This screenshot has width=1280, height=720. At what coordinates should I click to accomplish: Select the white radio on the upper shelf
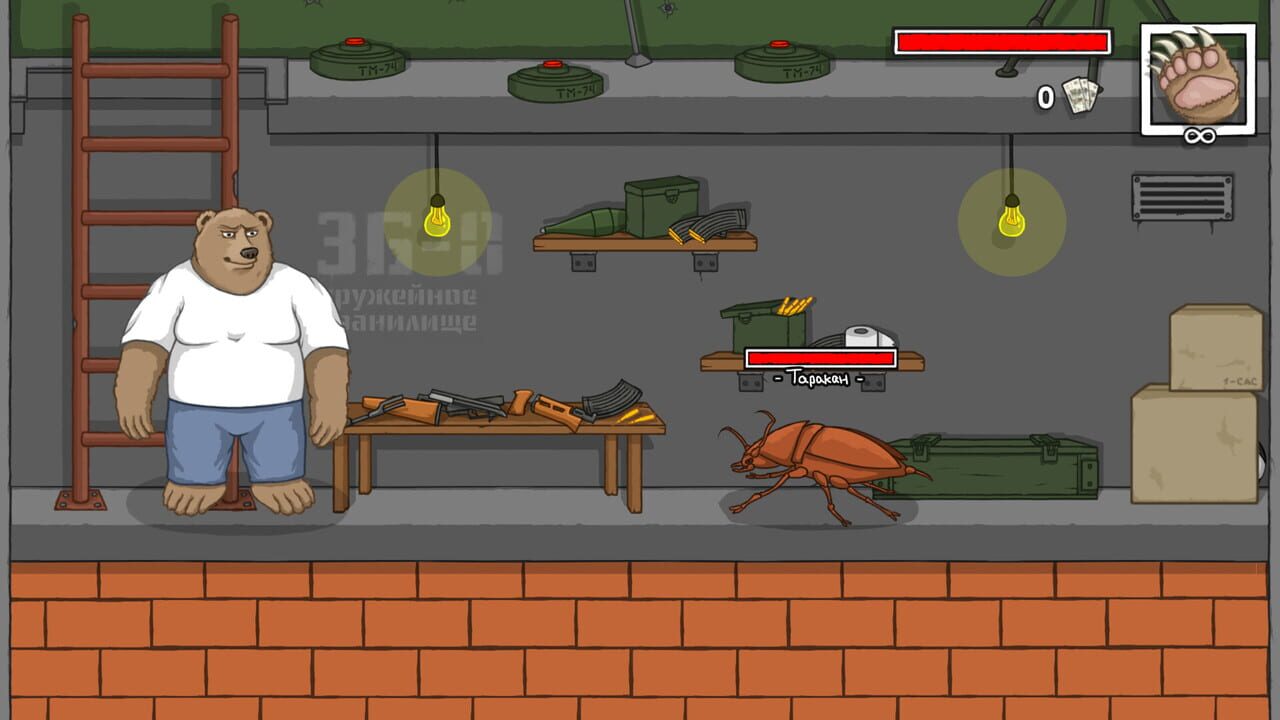[862, 335]
